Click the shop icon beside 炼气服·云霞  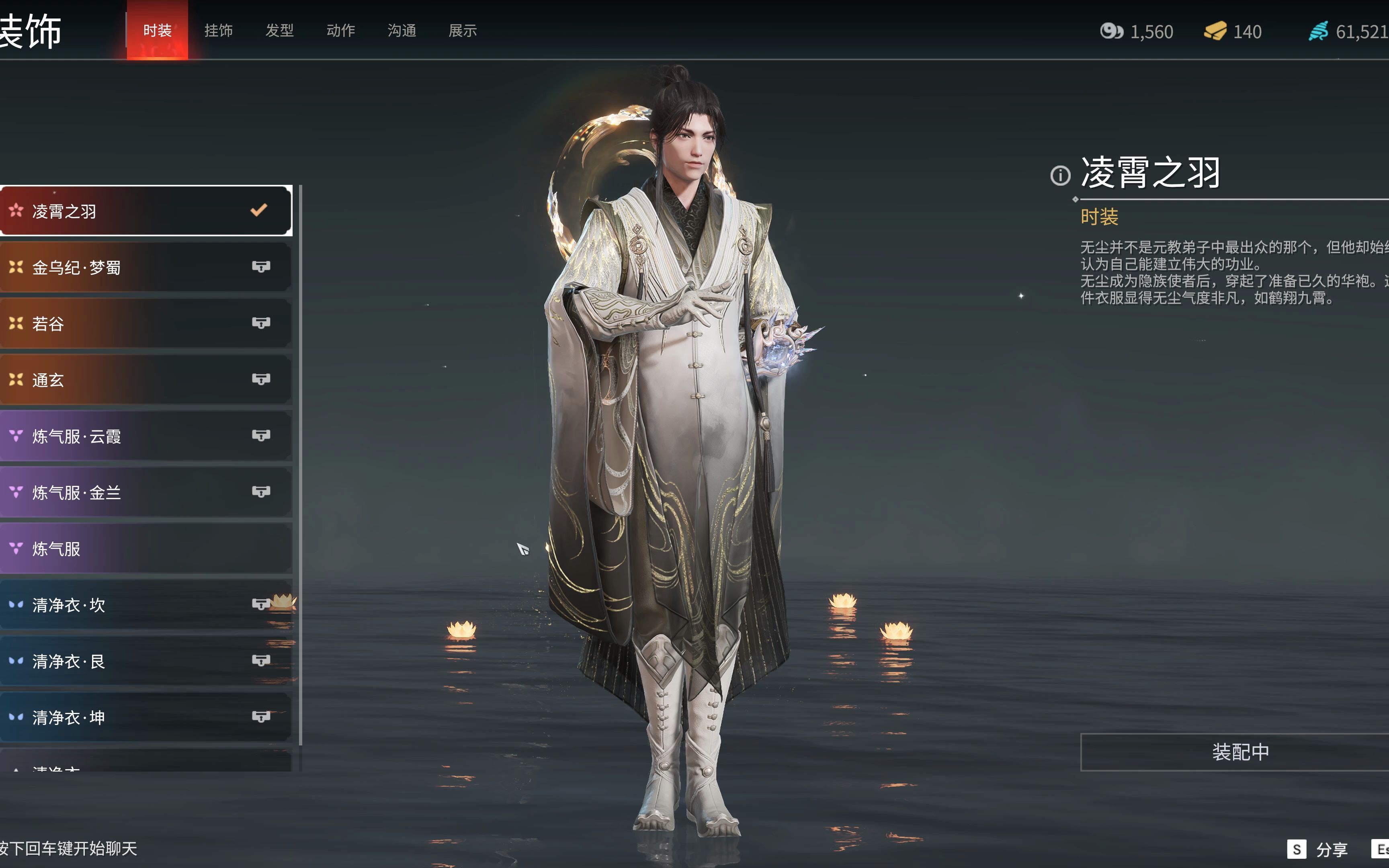pos(262,436)
